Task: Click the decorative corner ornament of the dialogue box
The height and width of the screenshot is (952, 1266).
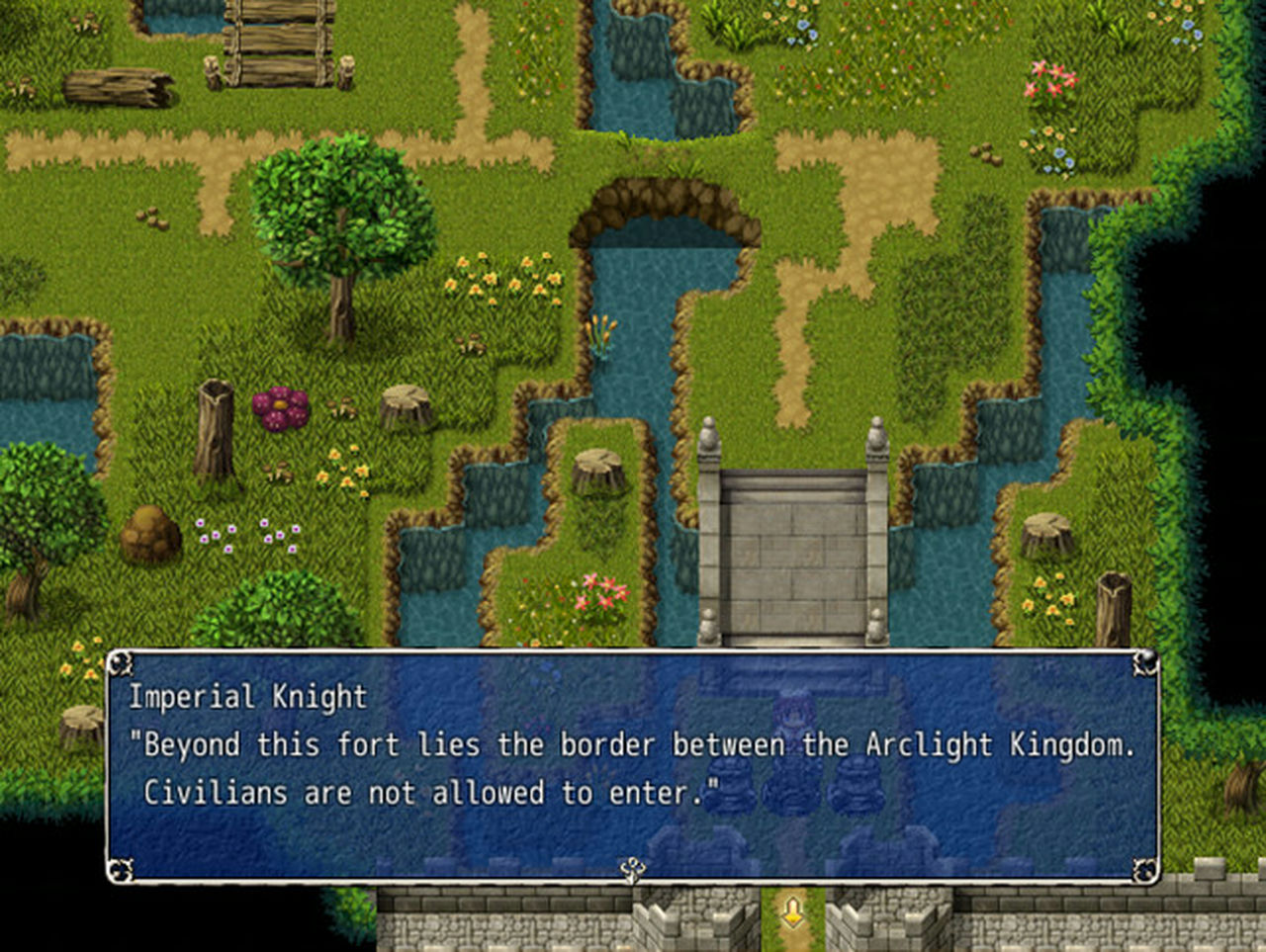Action: point(122,664)
